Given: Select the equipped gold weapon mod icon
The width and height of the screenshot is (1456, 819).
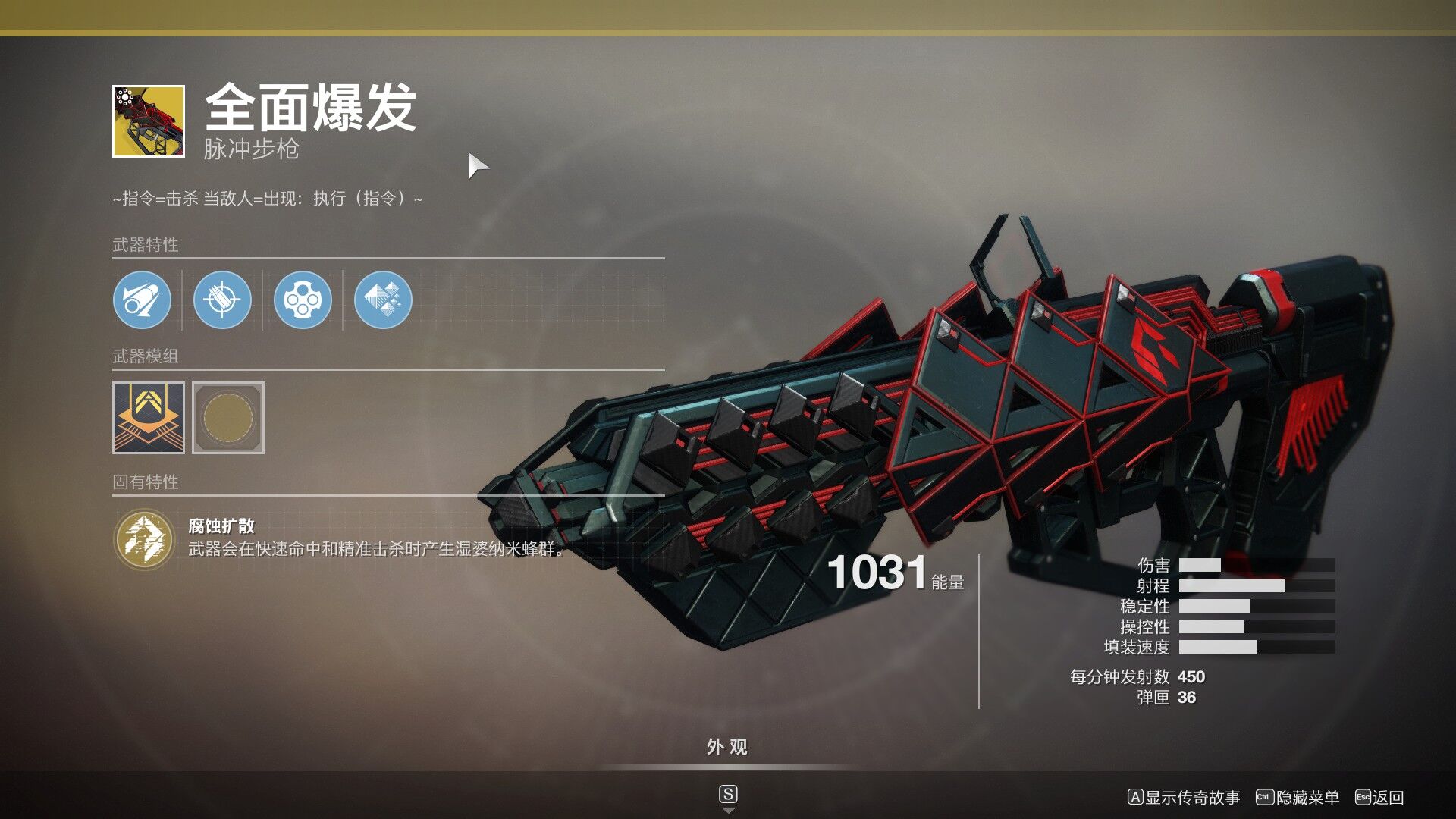Looking at the screenshot, I should coord(149,418).
